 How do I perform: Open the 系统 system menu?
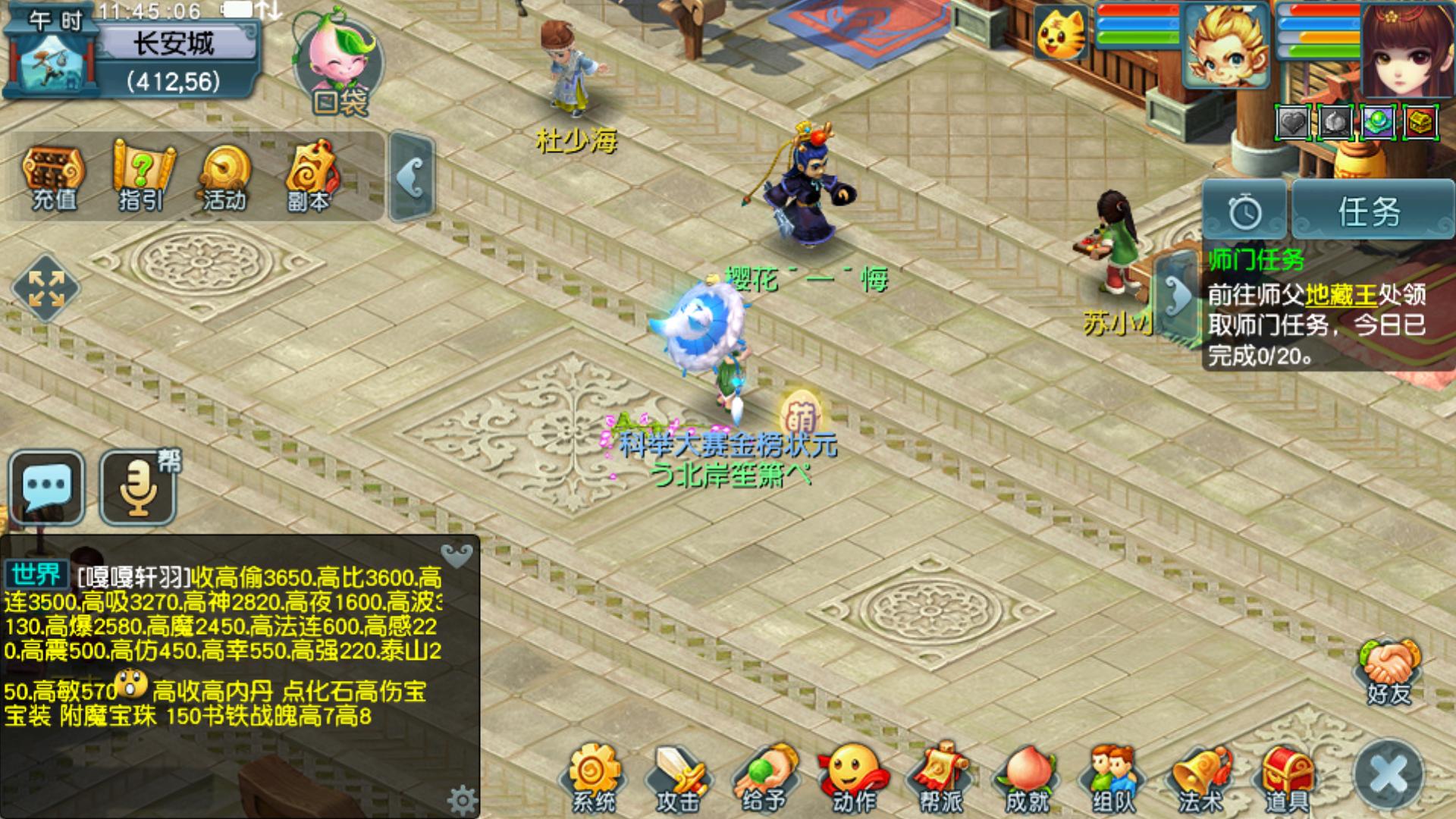[595, 778]
